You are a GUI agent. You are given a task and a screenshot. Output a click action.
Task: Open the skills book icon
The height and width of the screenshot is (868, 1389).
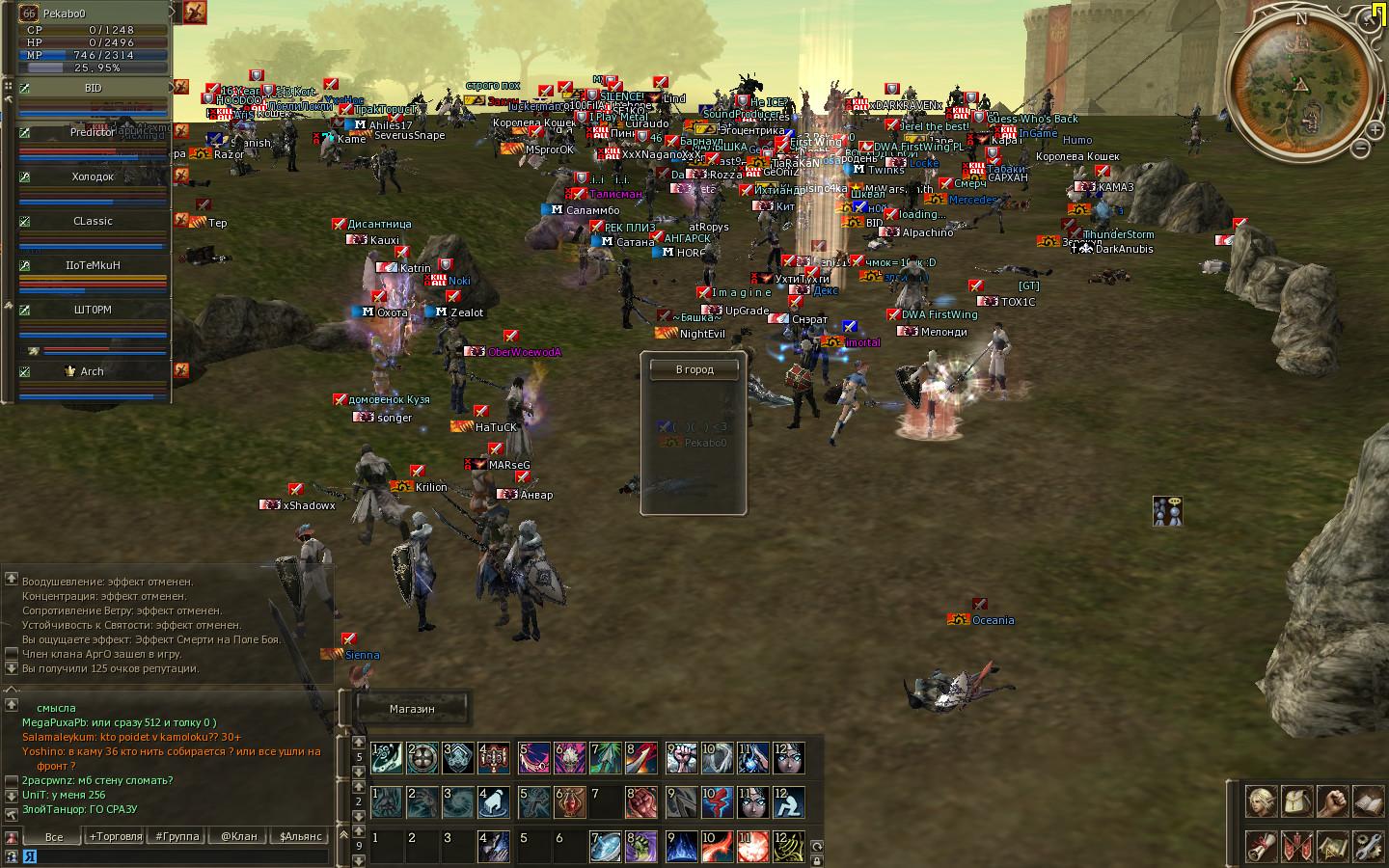pyautogui.click(x=1368, y=801)
